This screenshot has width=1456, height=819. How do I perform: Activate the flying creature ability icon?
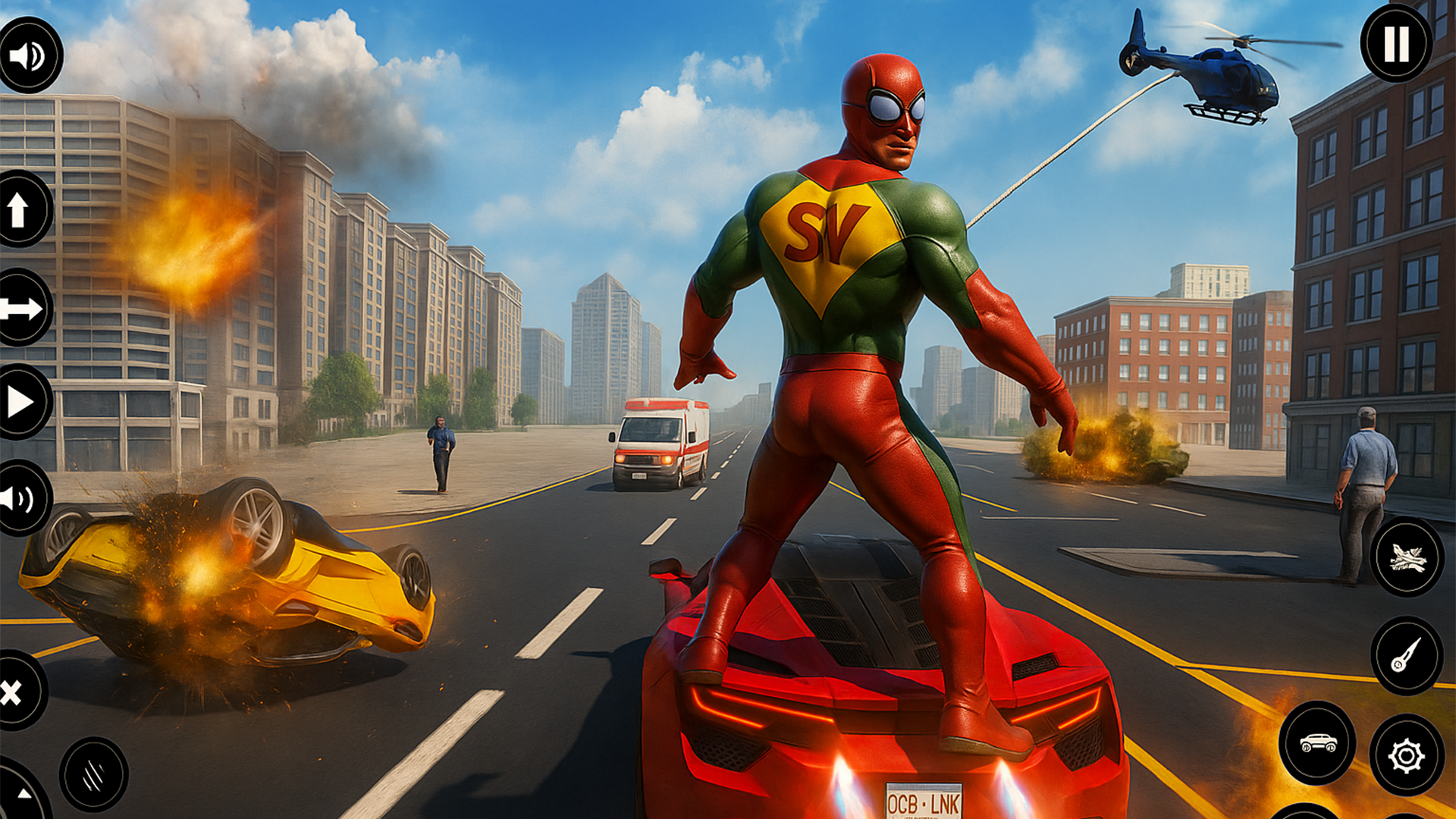1407,557
